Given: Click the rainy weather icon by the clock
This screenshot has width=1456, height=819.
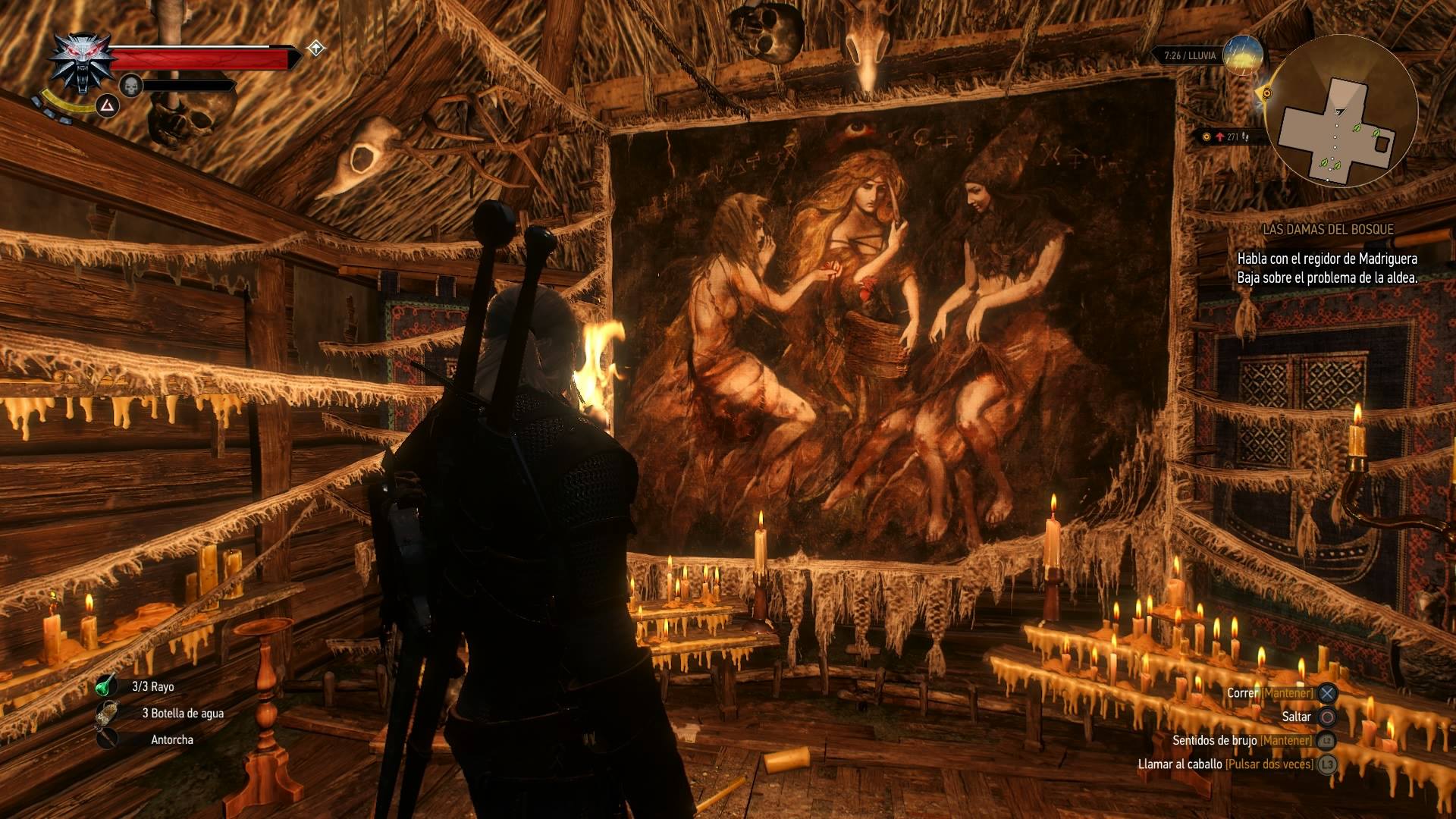Looking at the screenshot, I should 1243,55.
